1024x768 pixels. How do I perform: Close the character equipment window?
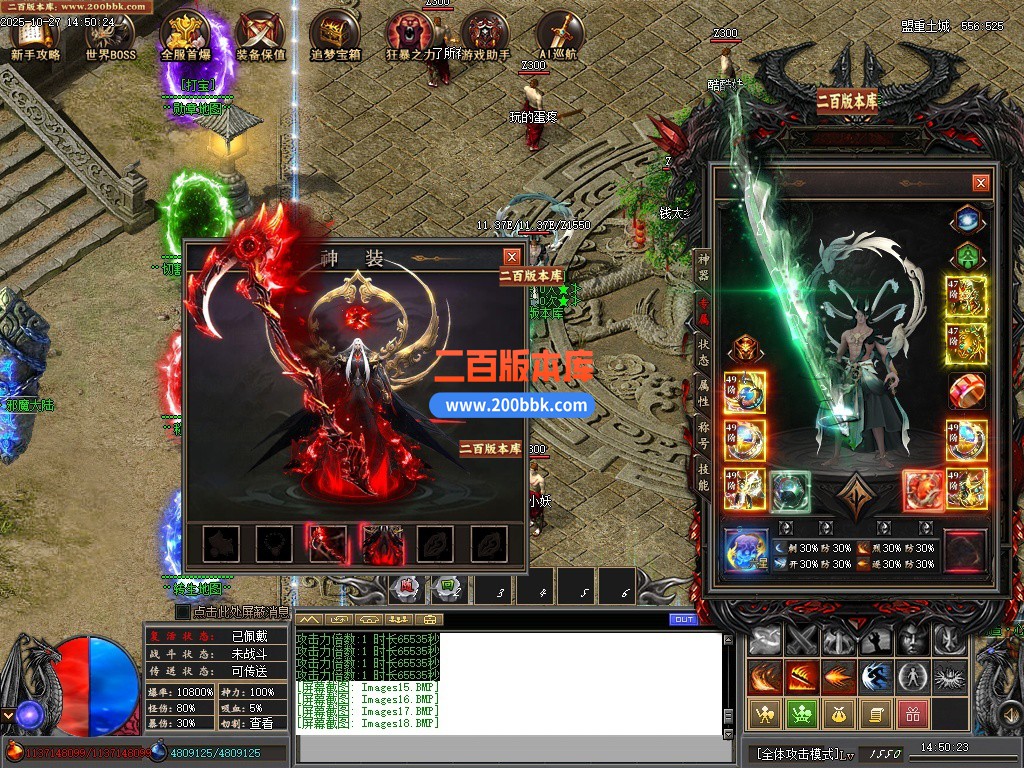point(980,183)
